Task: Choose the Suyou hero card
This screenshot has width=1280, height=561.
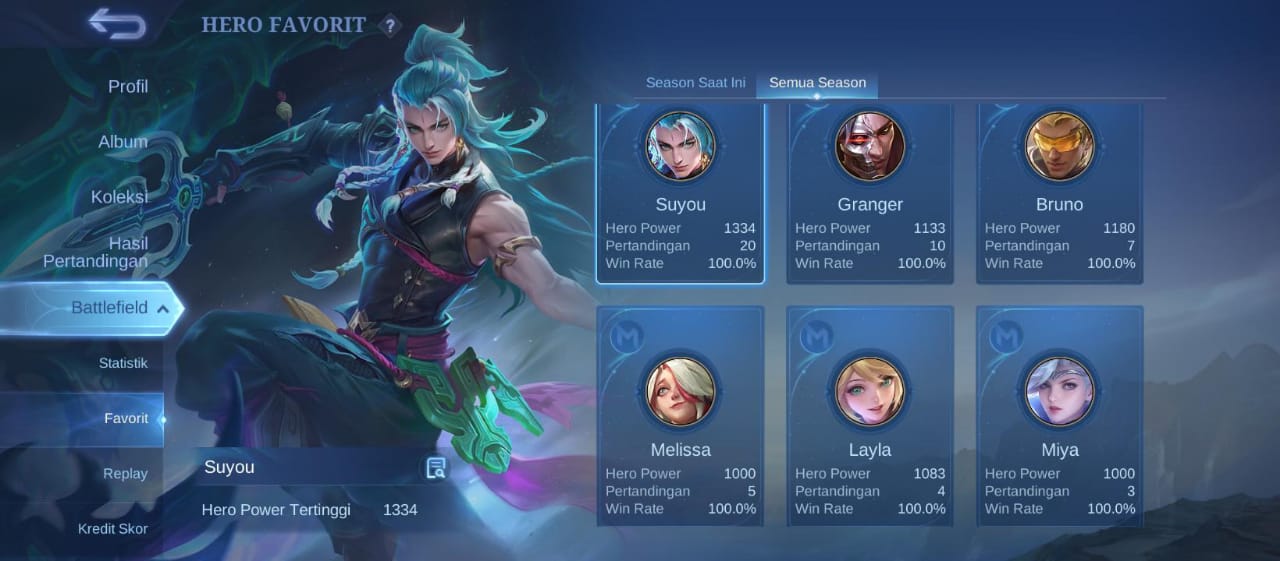Action: click(x=680, y=194)
